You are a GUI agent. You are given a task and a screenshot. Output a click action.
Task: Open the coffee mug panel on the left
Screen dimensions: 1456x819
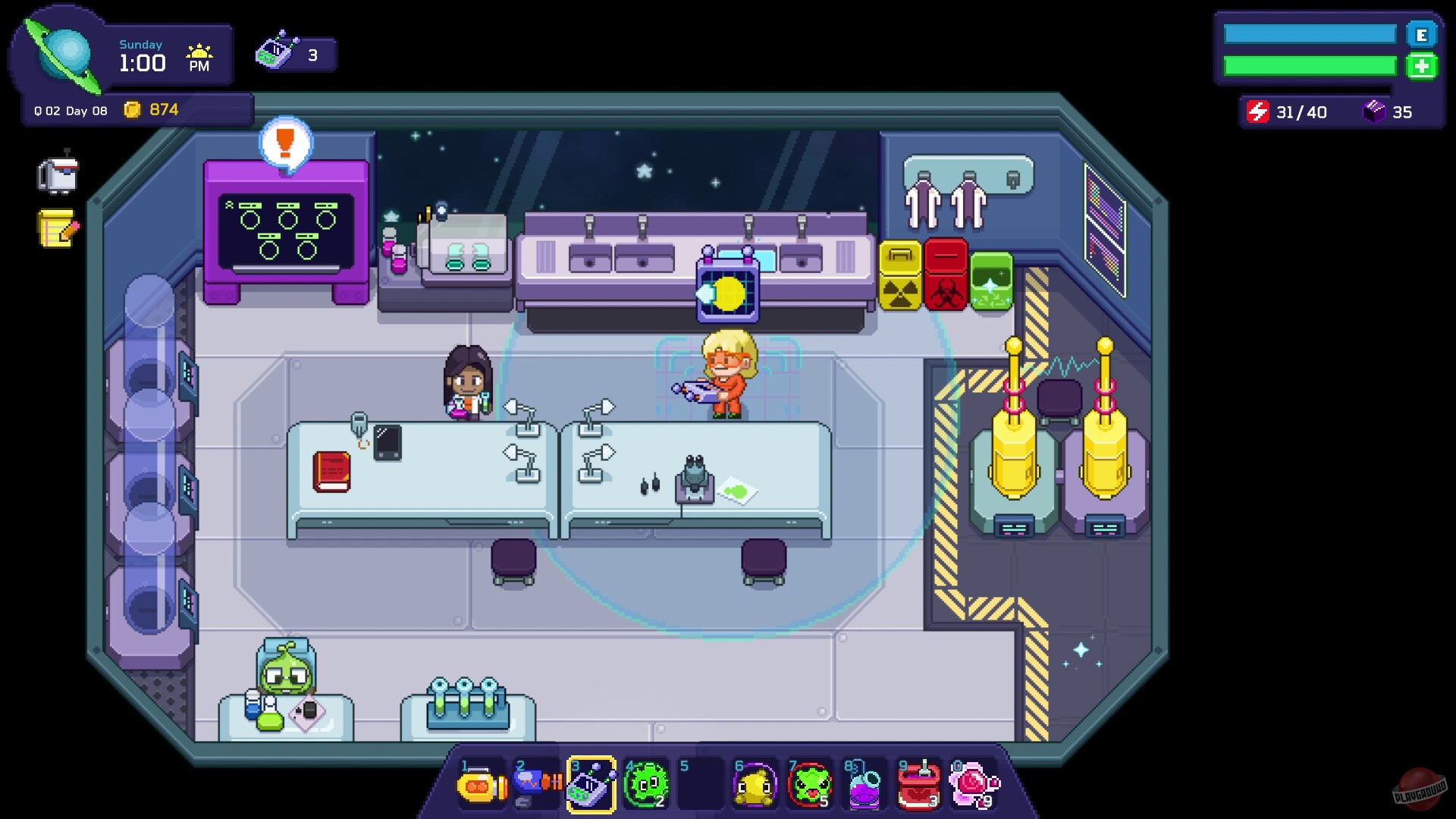pyautogui.click(x=58, y=173)
